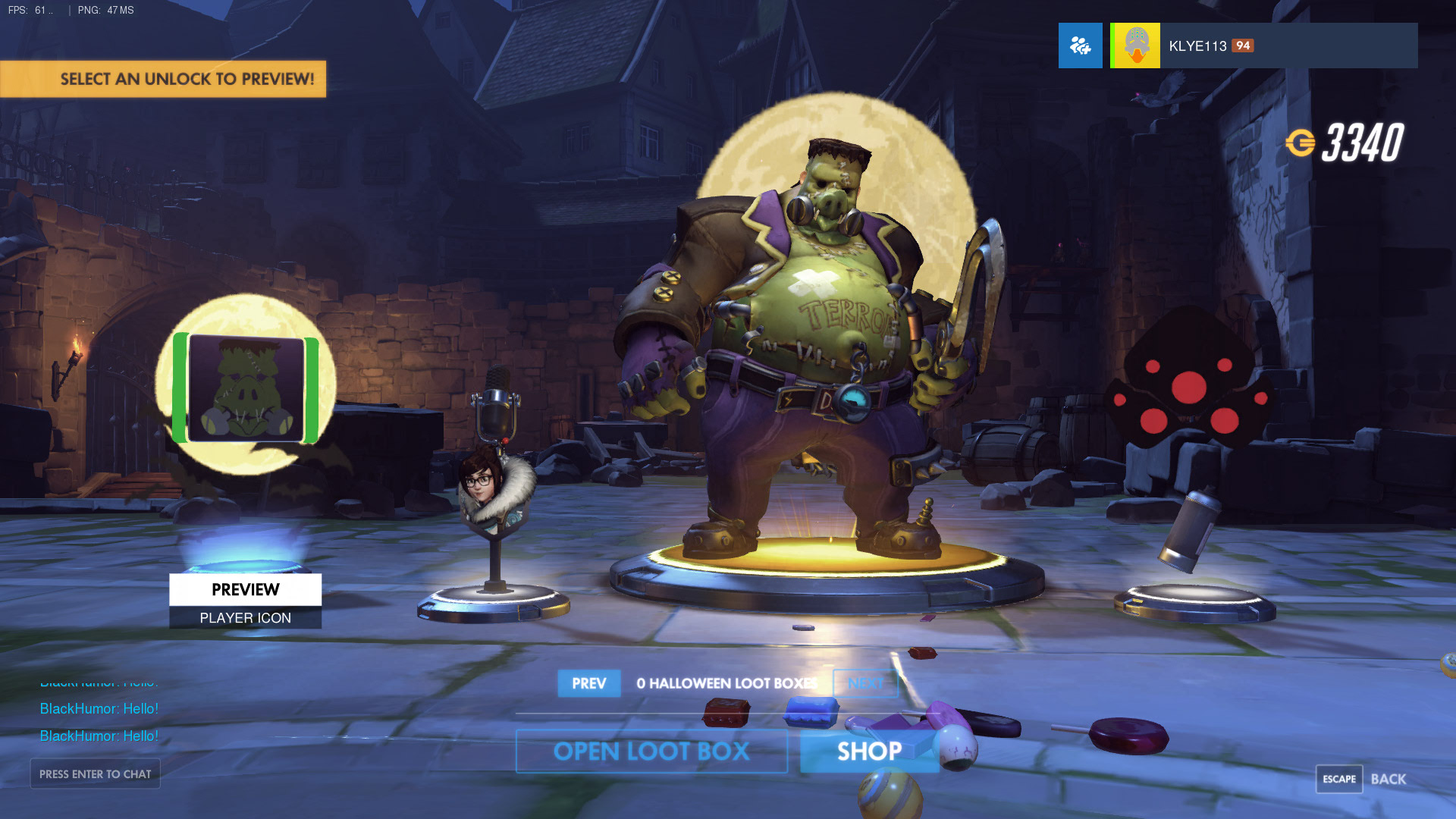Activate the chat input box

point(95,773)
